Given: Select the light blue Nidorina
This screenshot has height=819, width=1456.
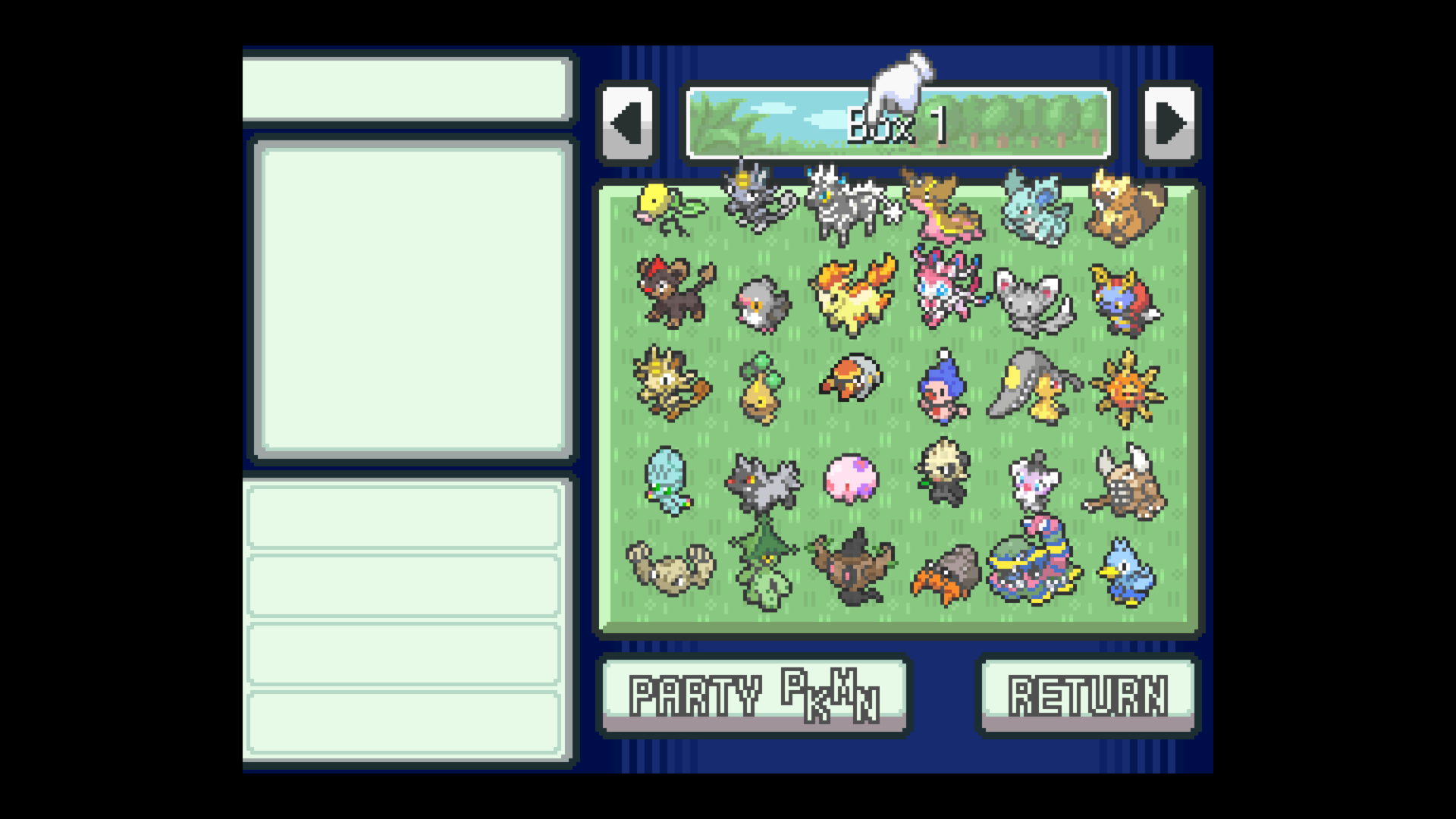Looking at the screenshot, I should pos(1035,209).
